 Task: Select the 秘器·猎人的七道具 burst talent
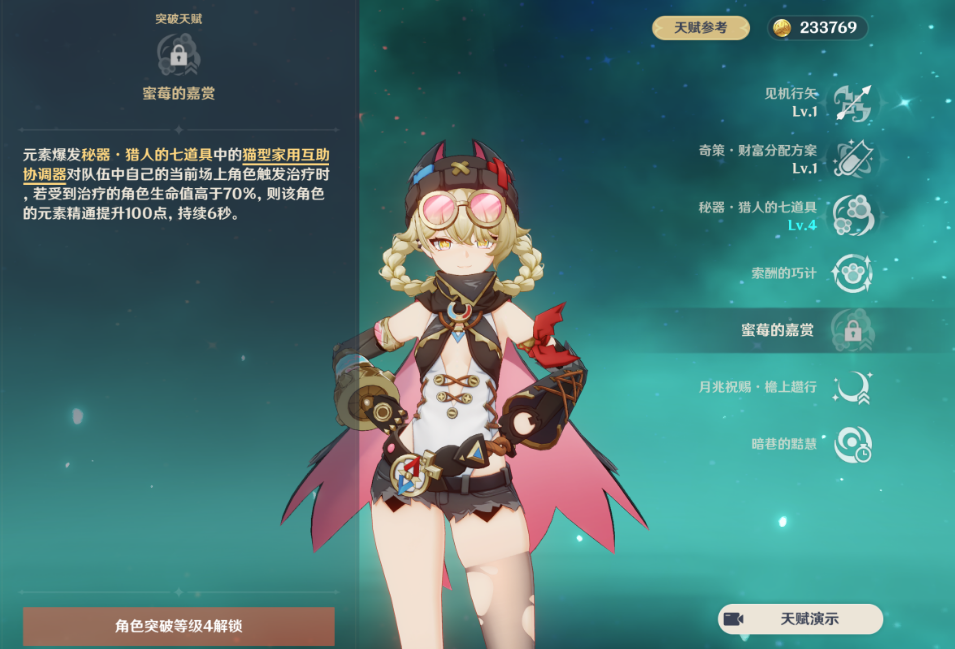[852, 215]
